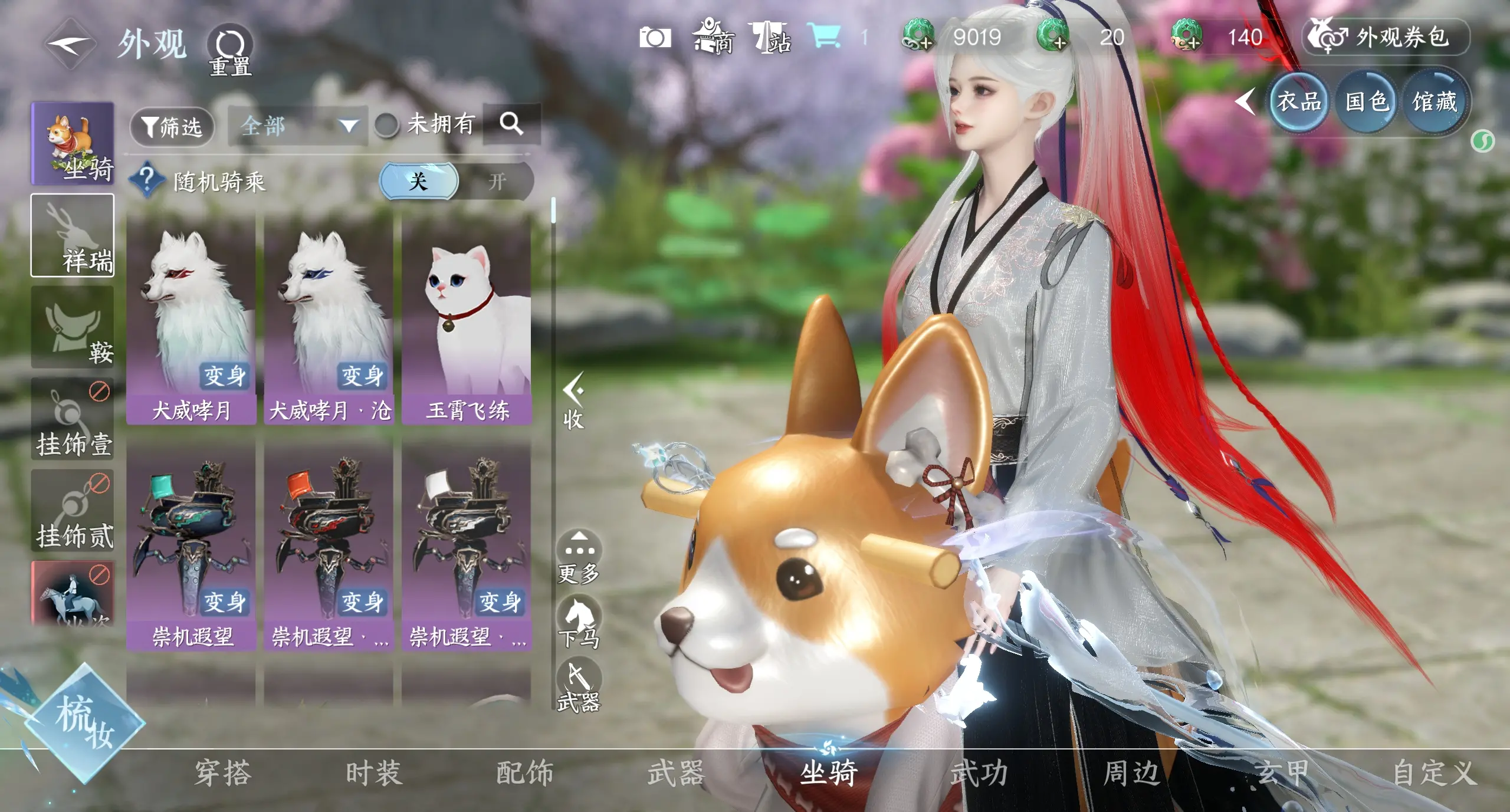Collapse the panel with 收 arrow

pyautogui.click(x=573, y=401)
